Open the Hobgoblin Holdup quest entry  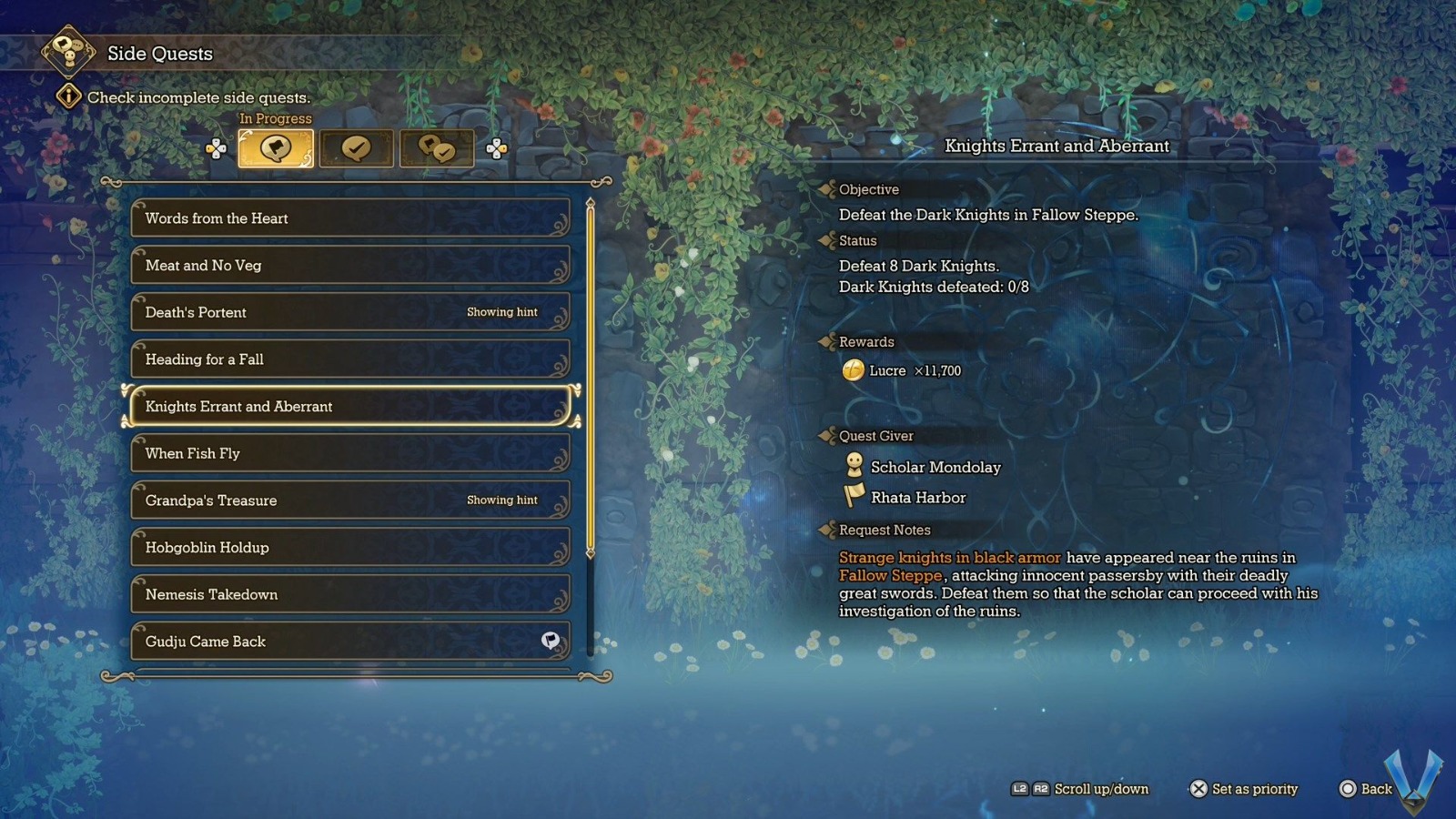click(350, 548)
